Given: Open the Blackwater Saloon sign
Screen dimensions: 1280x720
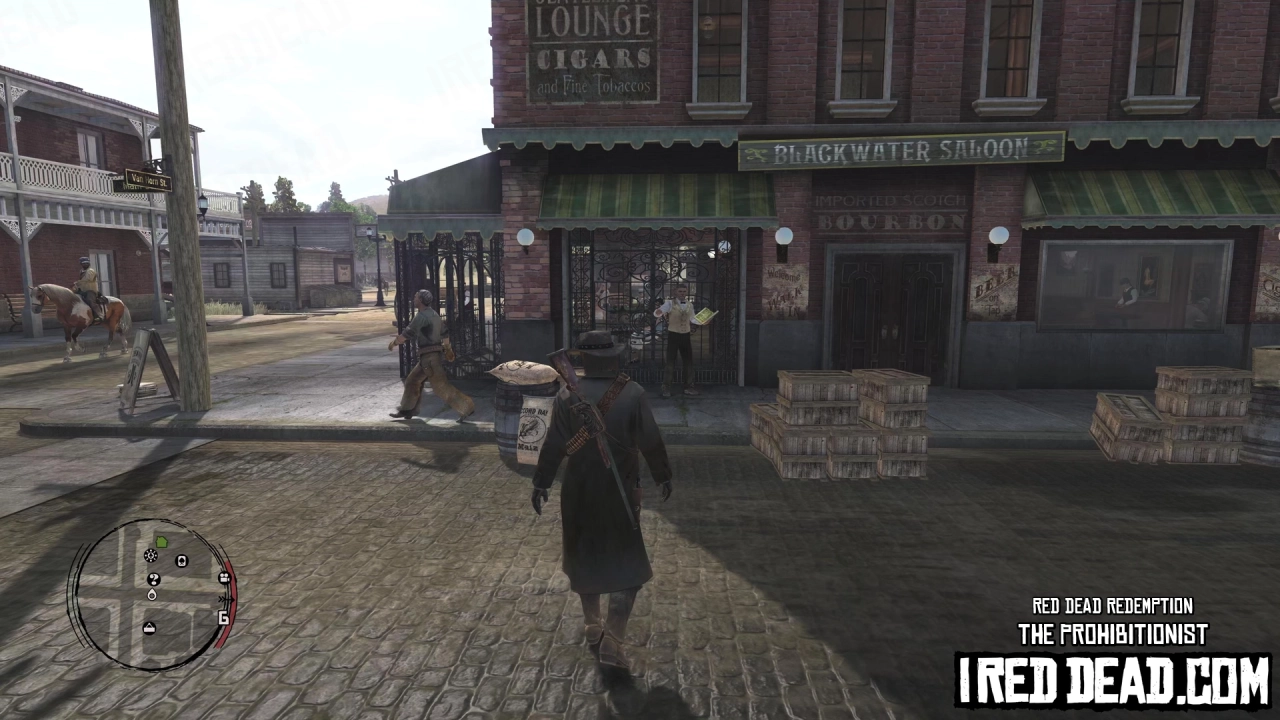Looking at the screenshot, I should [x=898, y=150].
